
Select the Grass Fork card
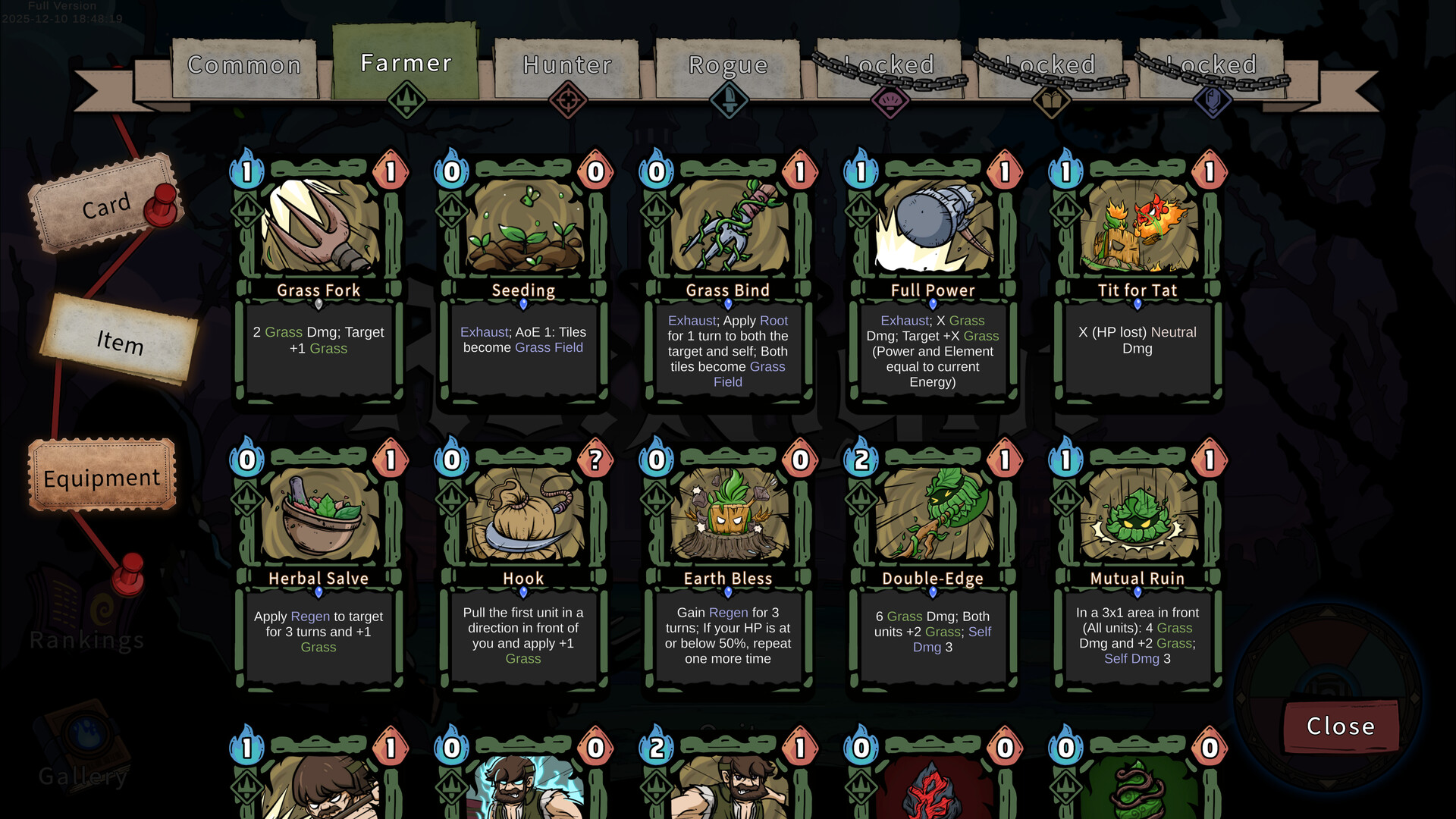point(318,281)
